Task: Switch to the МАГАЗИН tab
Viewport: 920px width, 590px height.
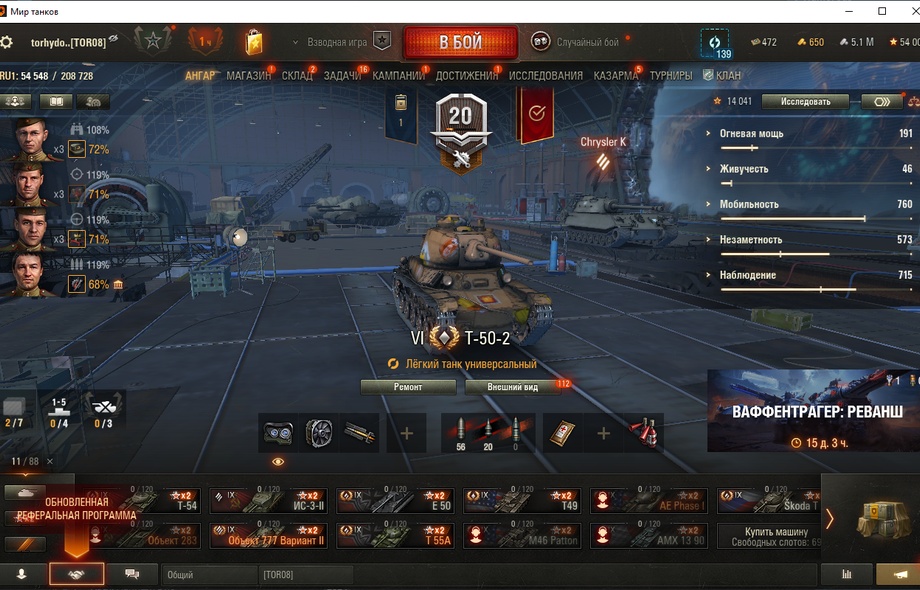Action: click(x=248, y=75)
